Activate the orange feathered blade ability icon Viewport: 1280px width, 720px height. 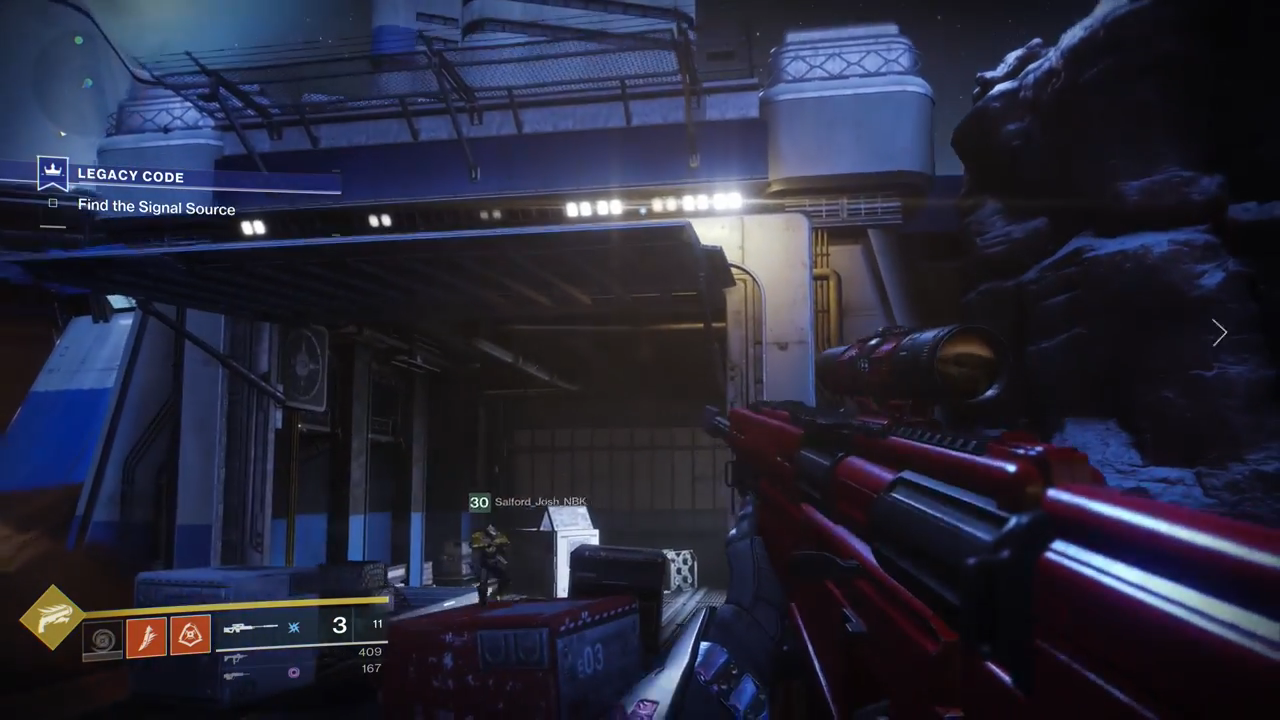click(x=146, y=637)
